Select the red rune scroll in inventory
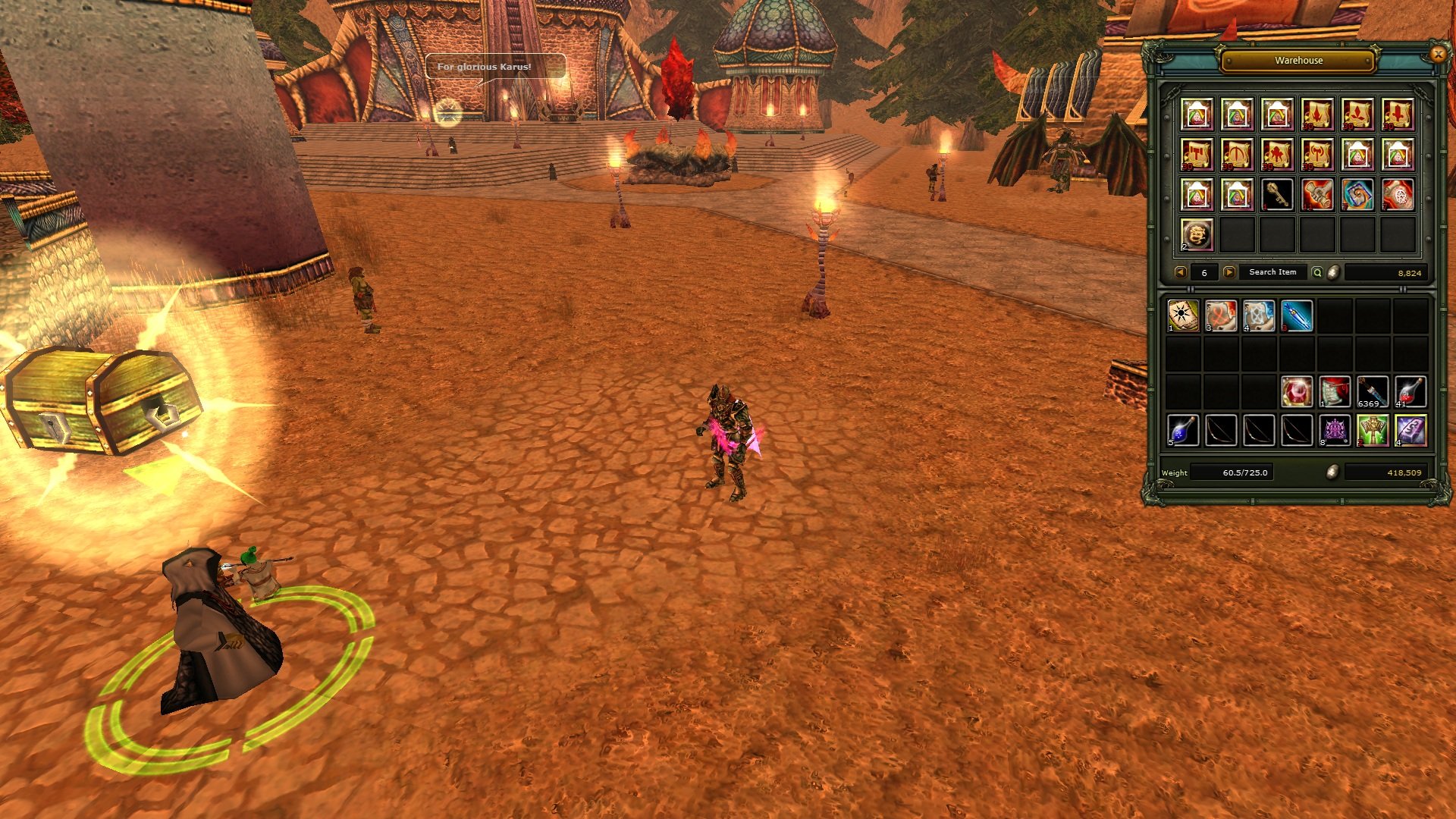The height and width of the screenshot is (819, 1456). click(1221, 315)
